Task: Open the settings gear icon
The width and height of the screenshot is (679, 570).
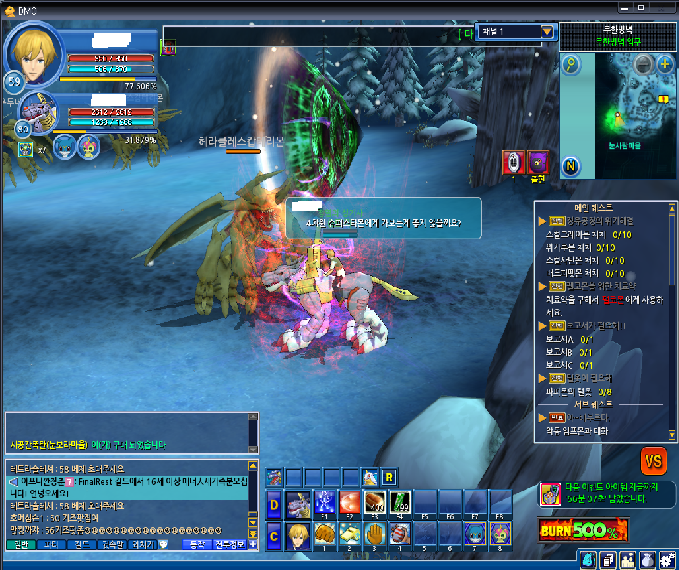Action: click(665, 559)
